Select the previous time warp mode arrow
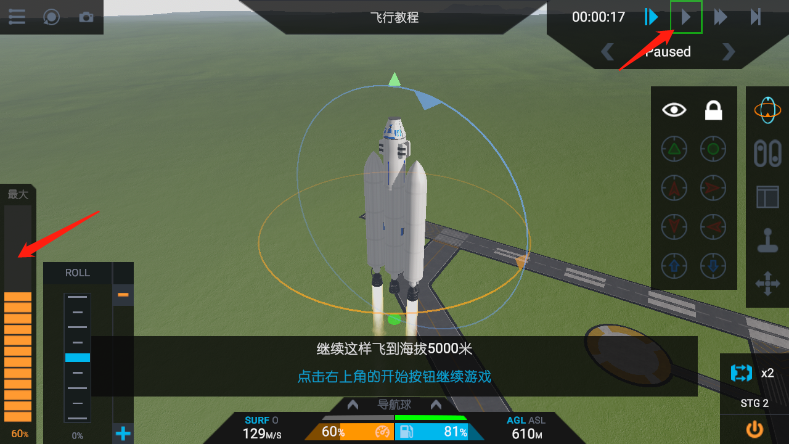Viewport: 789px width, 444px height. [x=607, y=51]
